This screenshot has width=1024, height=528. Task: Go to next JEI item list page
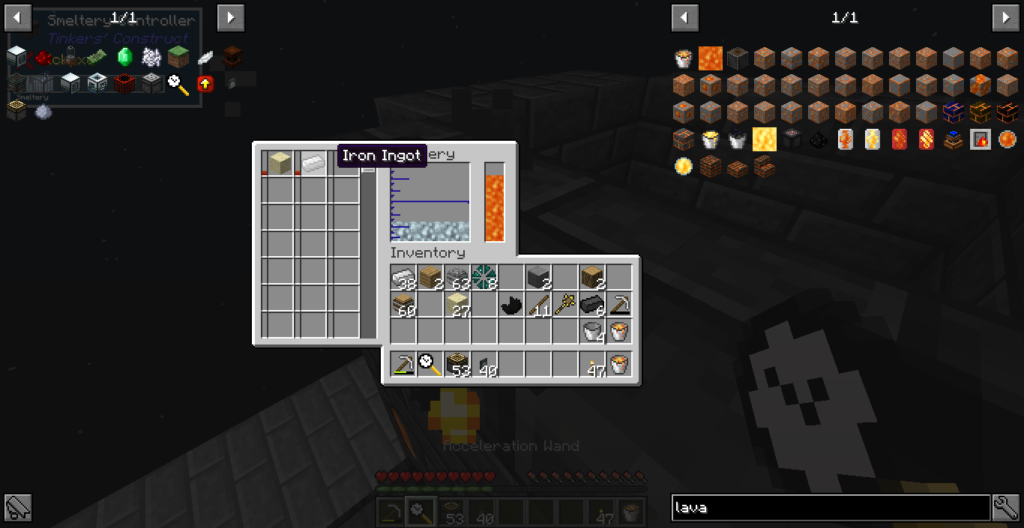pos(1005,18)
